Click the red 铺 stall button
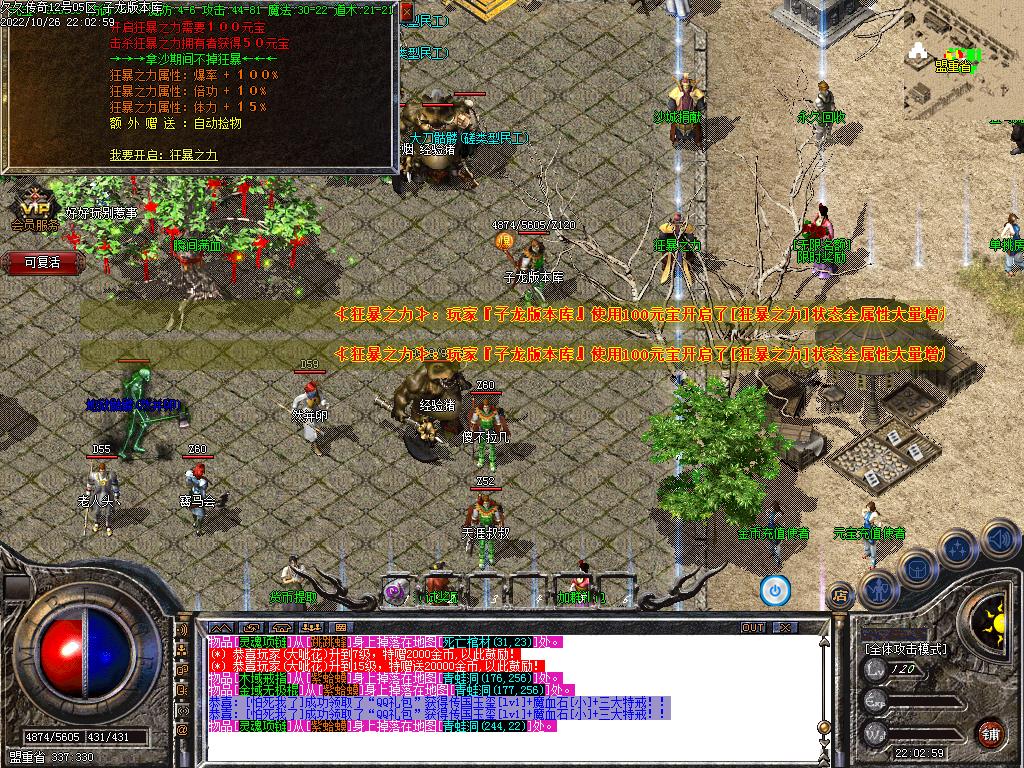 989,733
